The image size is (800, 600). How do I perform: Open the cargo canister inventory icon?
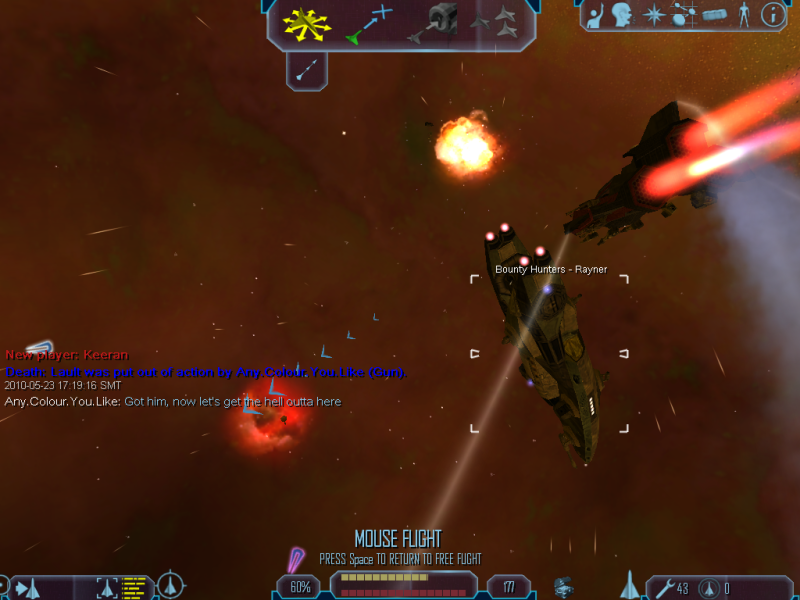(x=713, y=15)
